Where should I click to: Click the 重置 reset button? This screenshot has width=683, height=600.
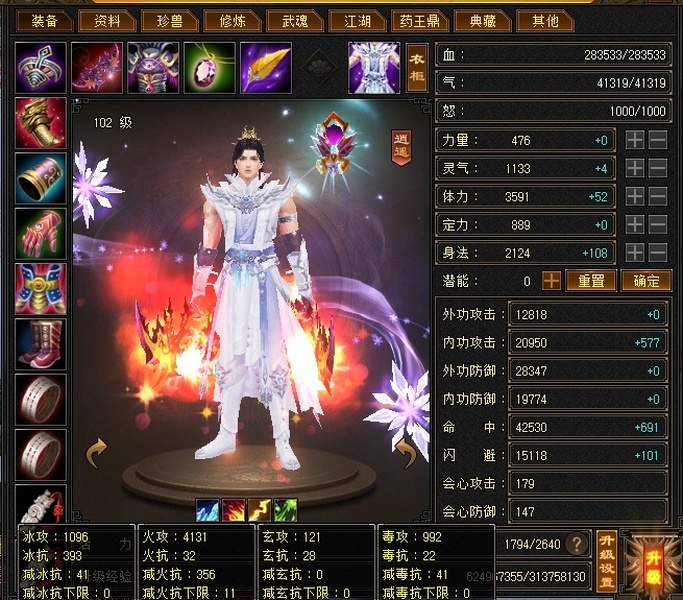tap(590, 281)
